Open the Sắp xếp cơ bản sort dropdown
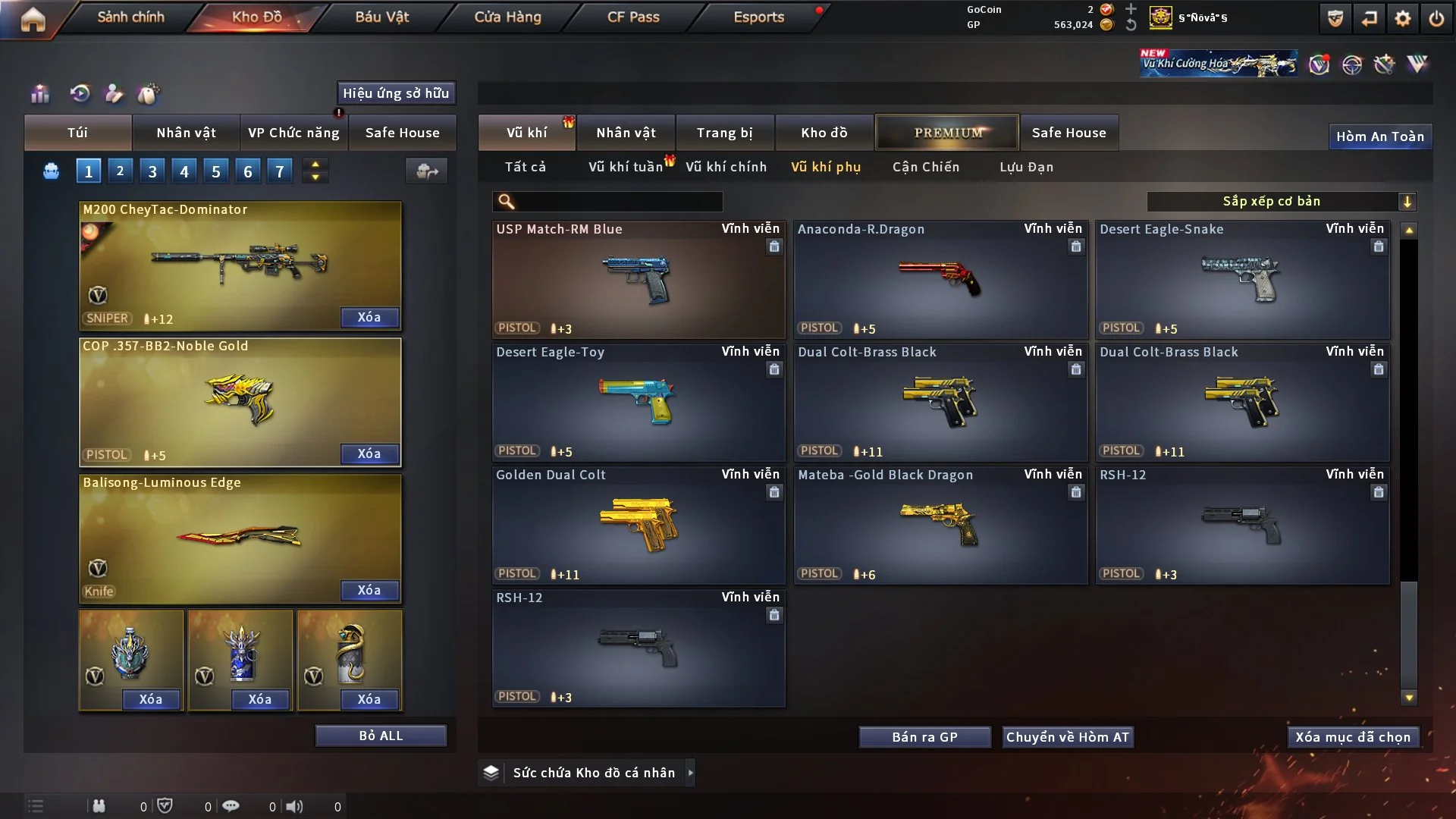 coord(1281,201)
